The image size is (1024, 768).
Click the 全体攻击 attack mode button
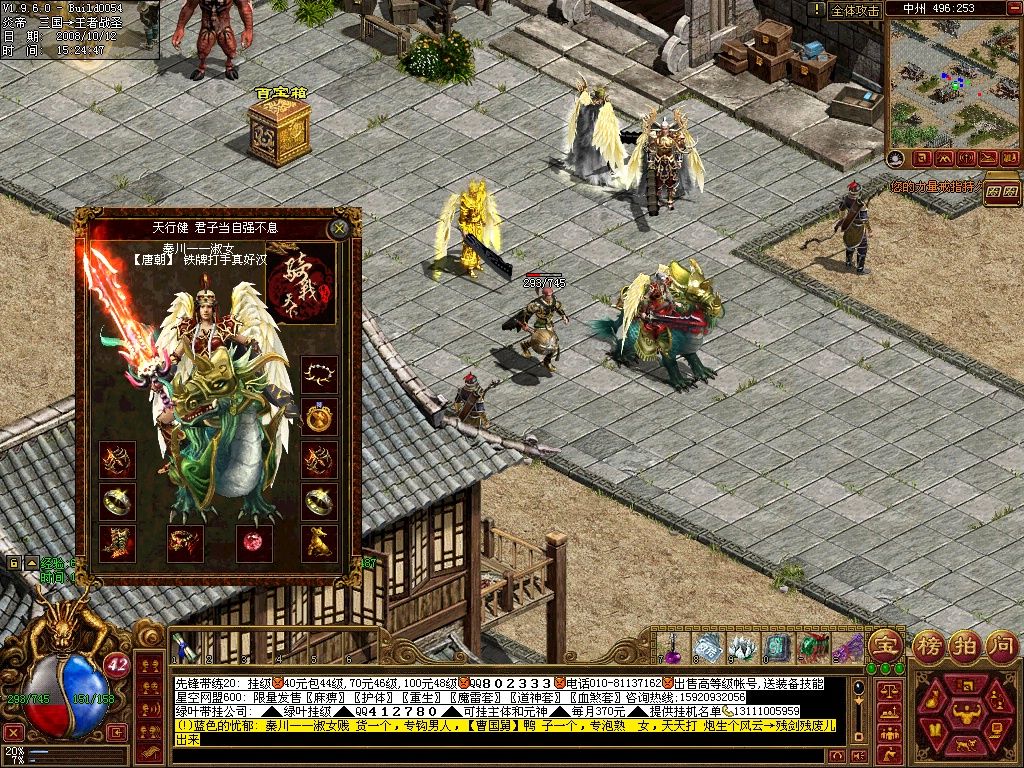856,10
